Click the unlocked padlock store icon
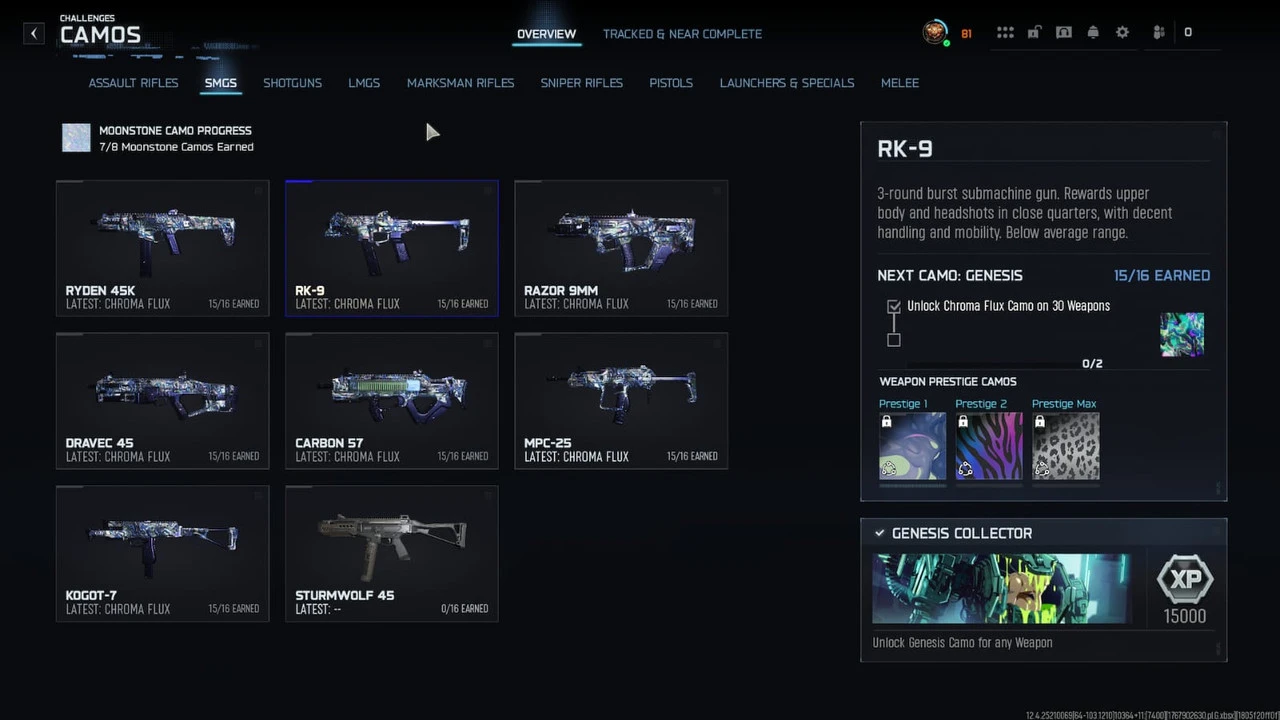This screenshot has height=720, width=1280. point(1034,32)
